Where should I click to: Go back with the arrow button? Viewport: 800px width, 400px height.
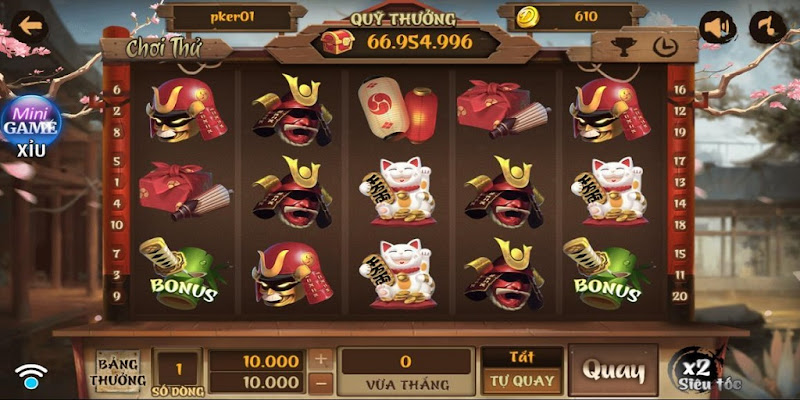pyautogui.click(x=29, y=21)
